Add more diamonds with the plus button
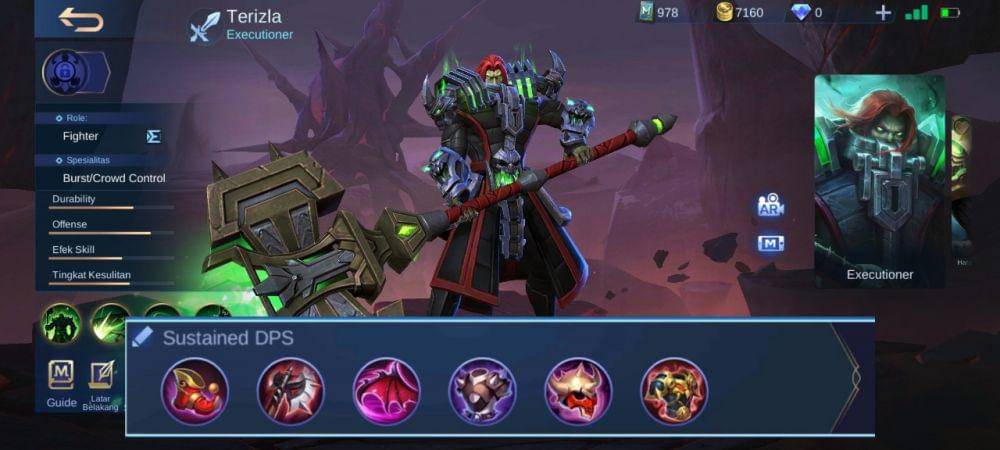Viewport: 1000px width, 450px height. [x=883, y=13]
